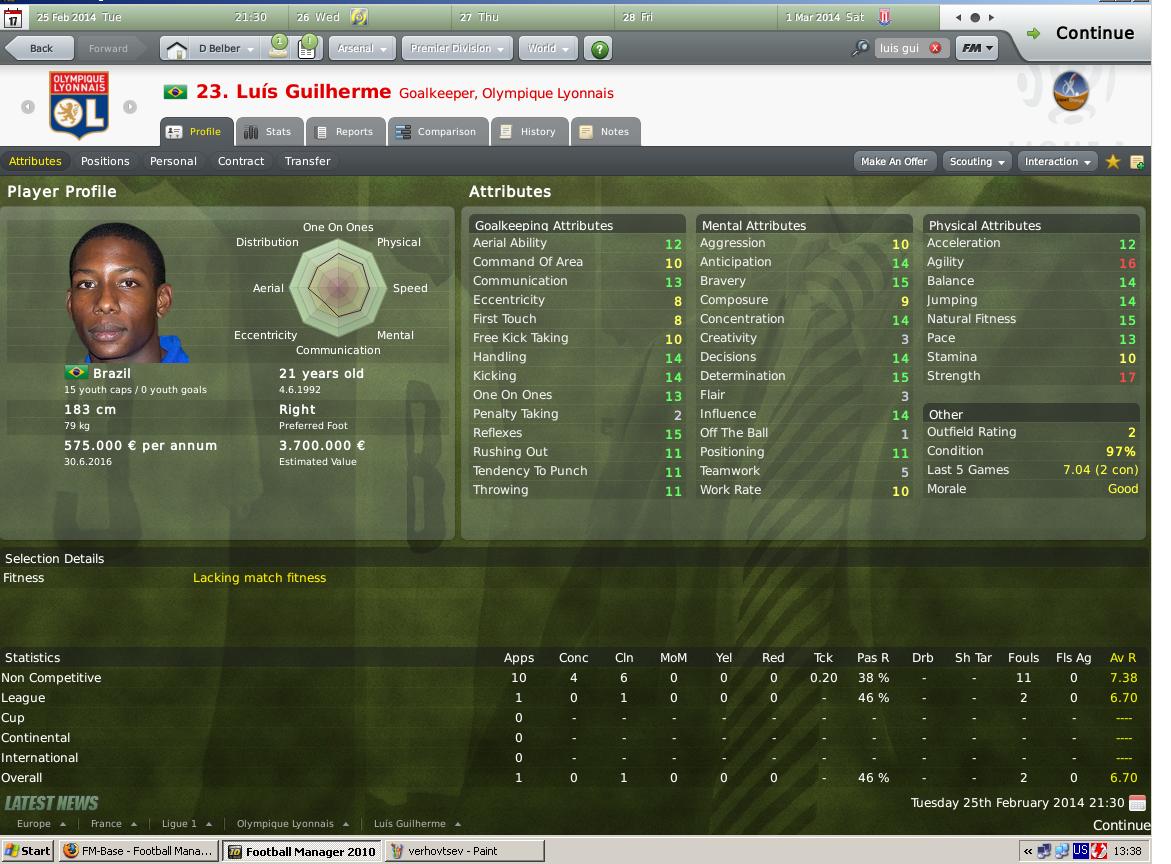
Task: Select the Contract sub-section
Action: (241, 161)
